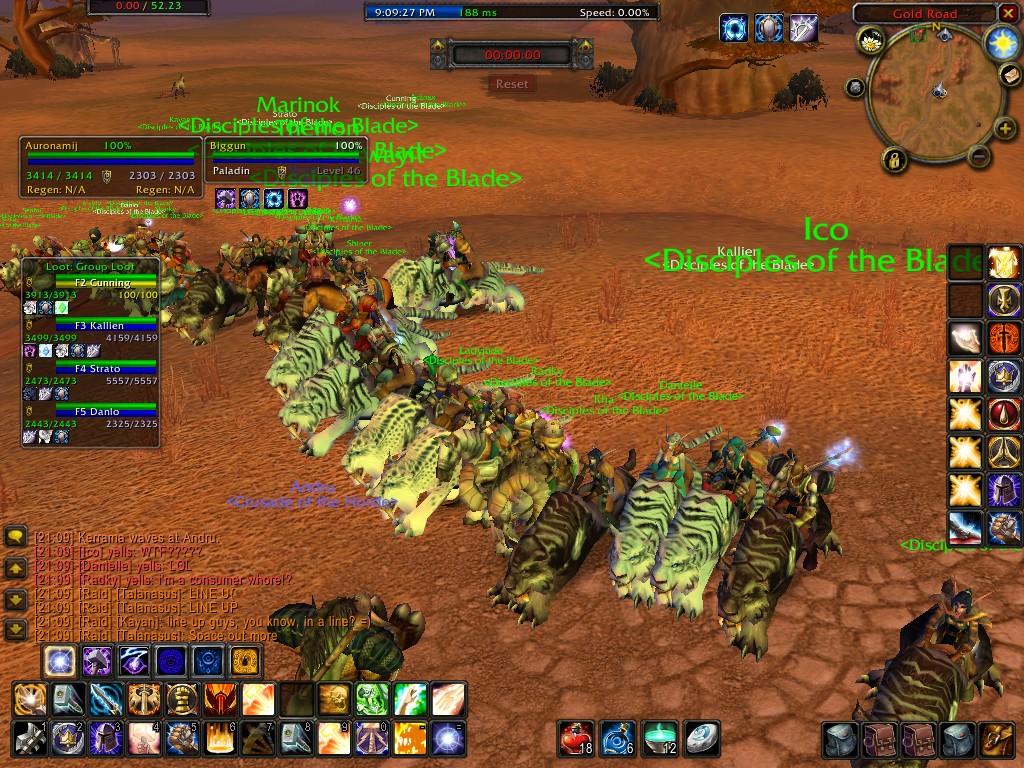Close the minimap with the red X
The image size is (1024, 768).
1007,13
